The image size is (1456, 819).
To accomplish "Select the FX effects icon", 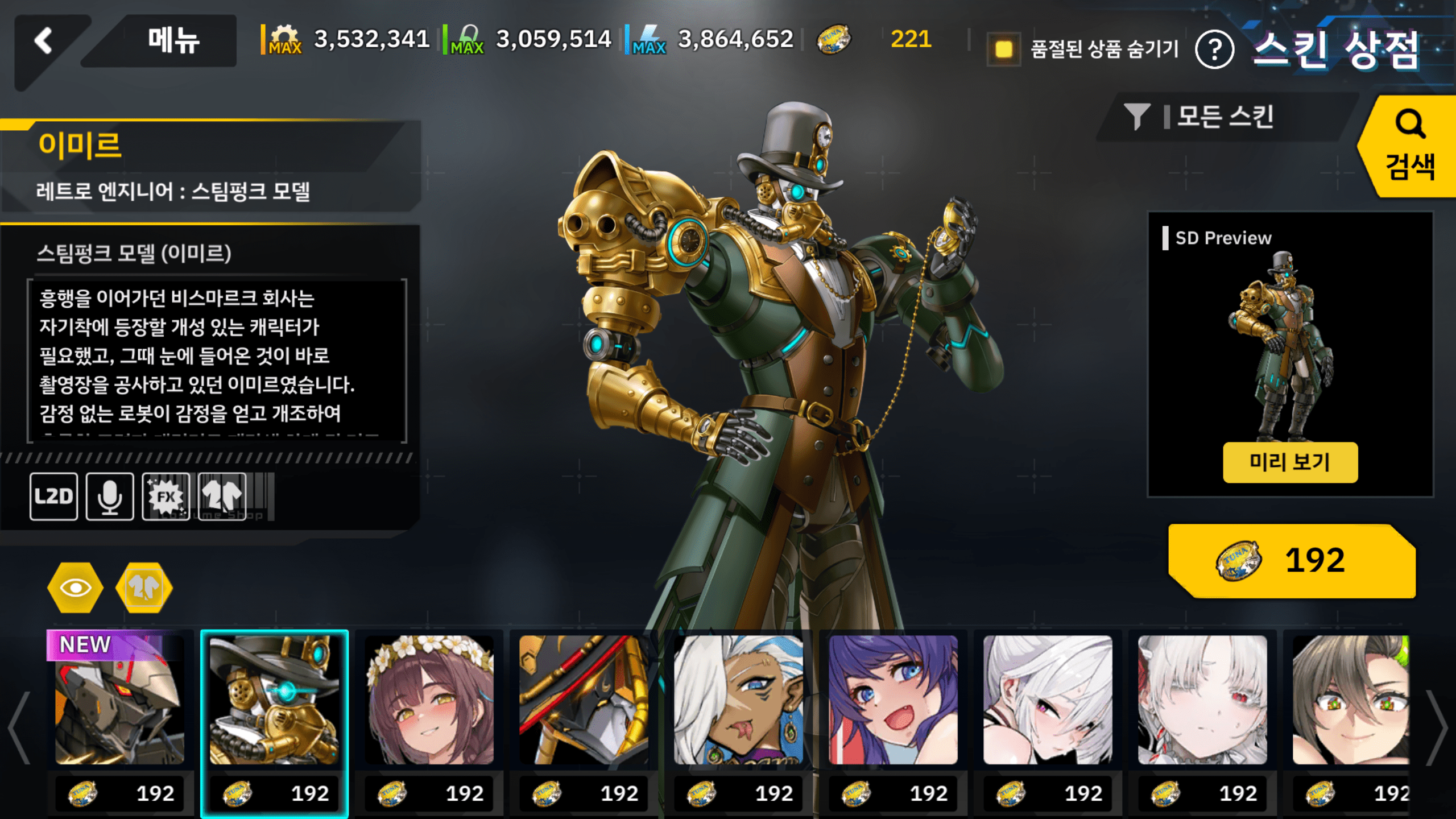I will (x=166, y=497).
